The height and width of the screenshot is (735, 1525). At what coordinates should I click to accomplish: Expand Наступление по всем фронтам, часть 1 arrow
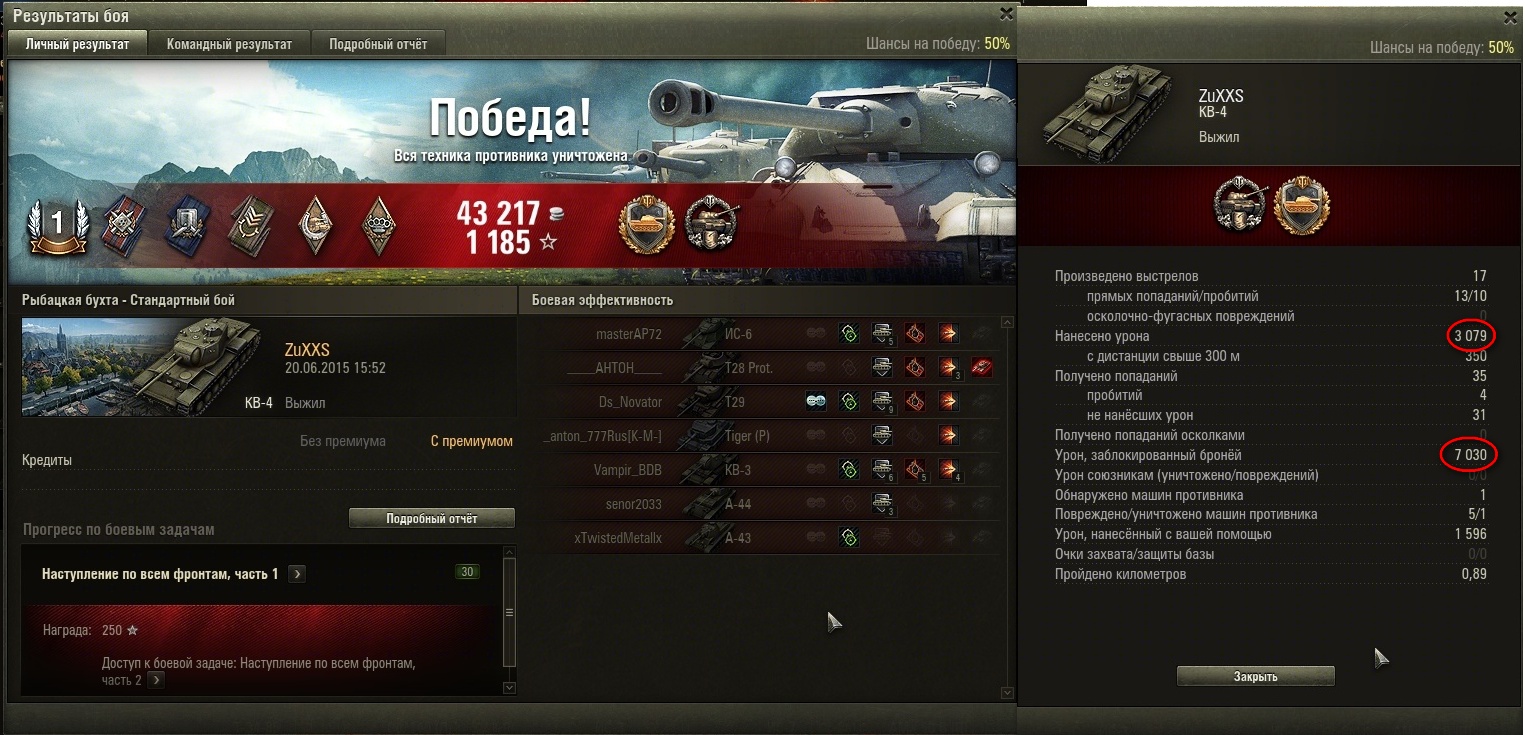(x=298, y=574)
